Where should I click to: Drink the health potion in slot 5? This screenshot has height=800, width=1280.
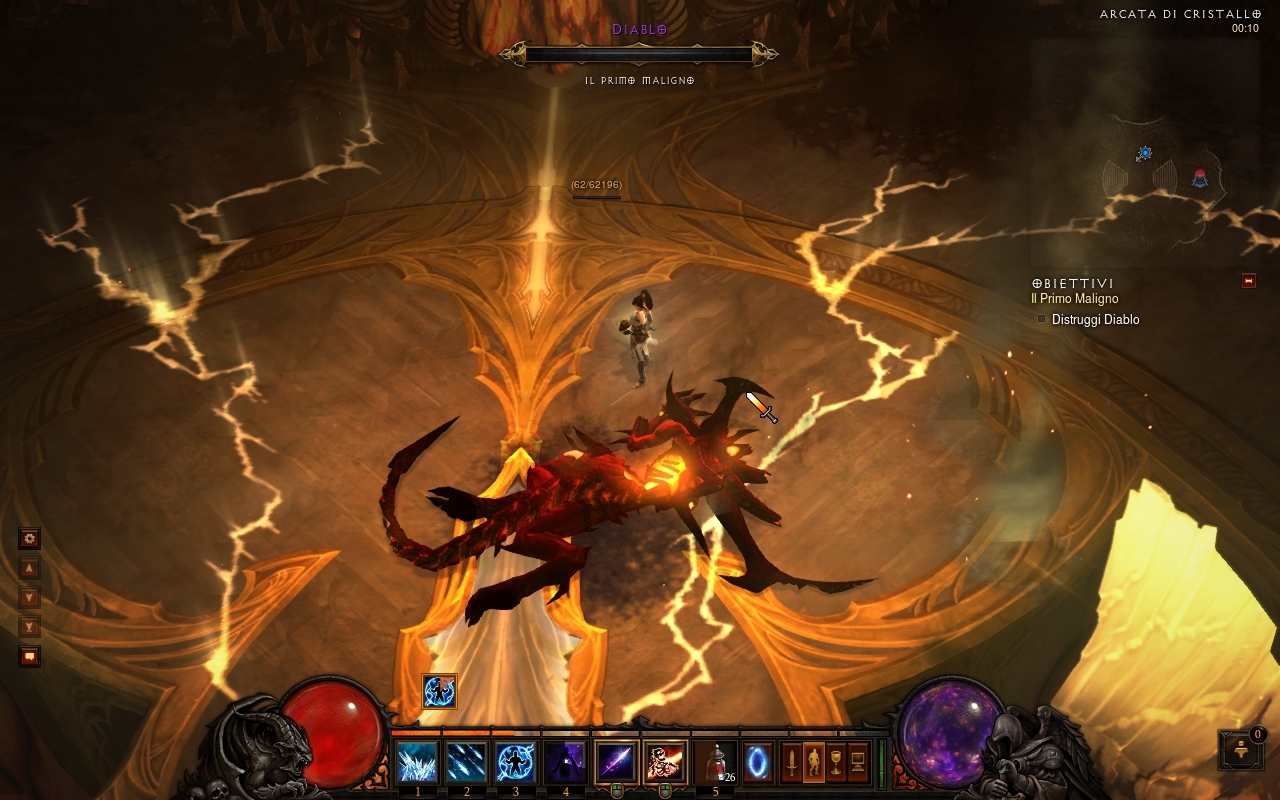point(715,763)
